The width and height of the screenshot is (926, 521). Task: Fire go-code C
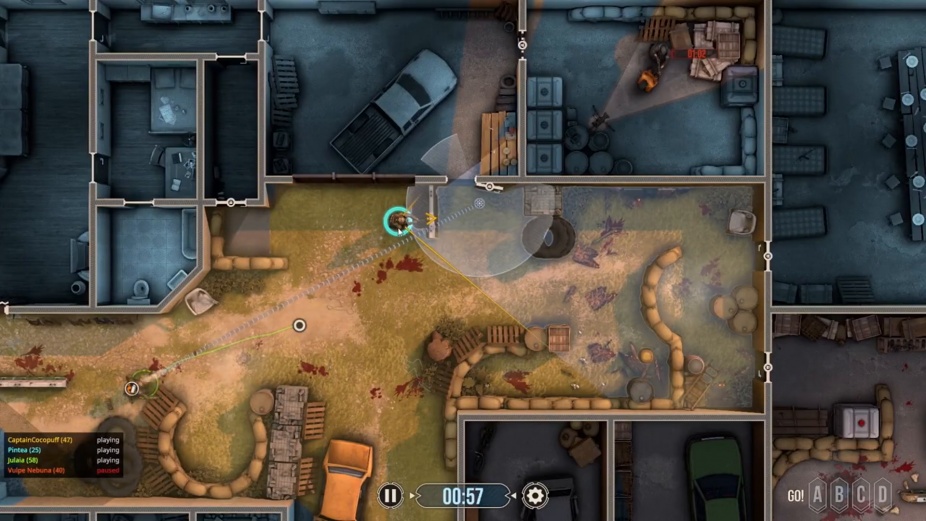coord(861,494)
